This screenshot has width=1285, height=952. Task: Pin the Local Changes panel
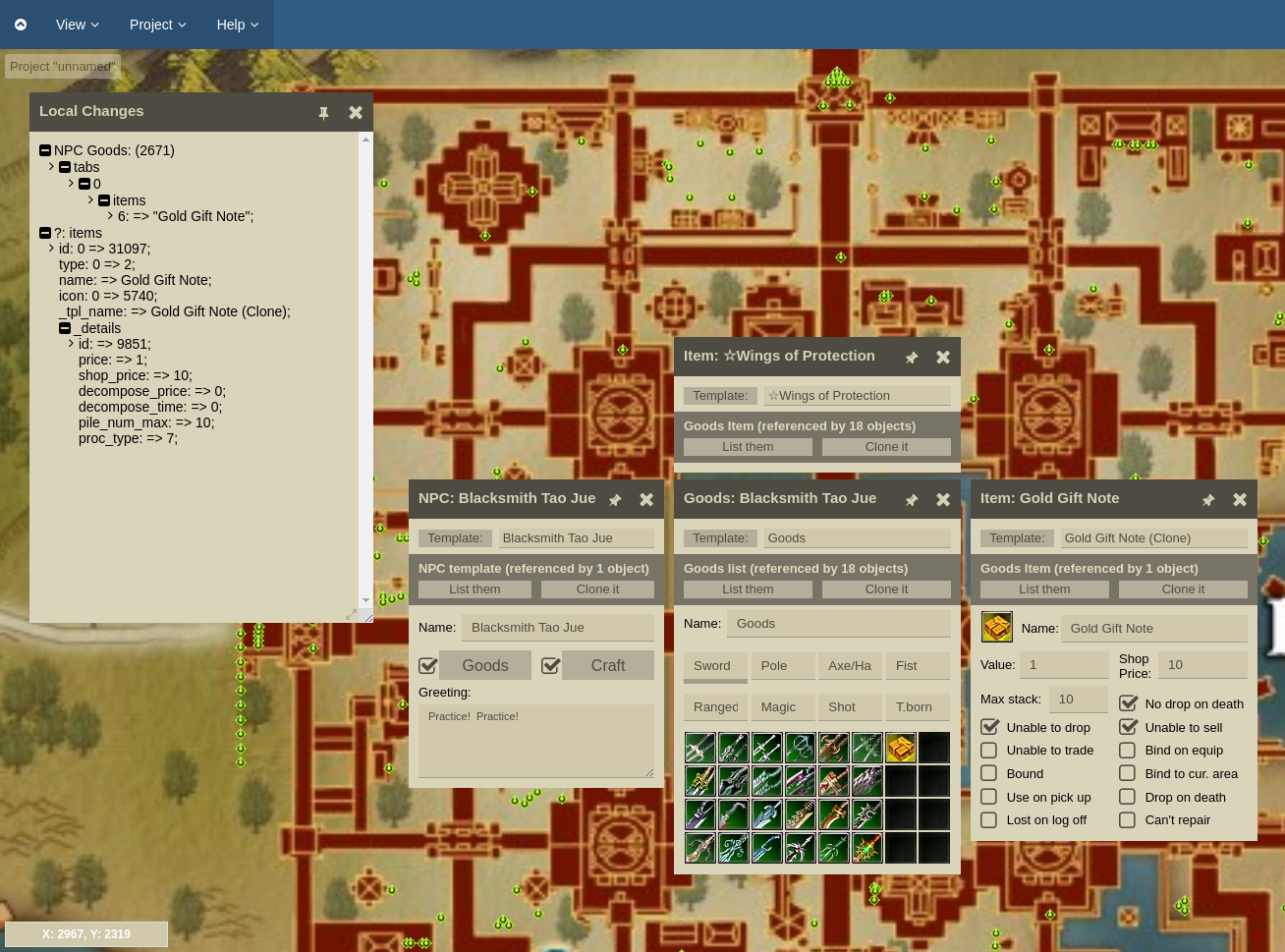coord(323,113)
